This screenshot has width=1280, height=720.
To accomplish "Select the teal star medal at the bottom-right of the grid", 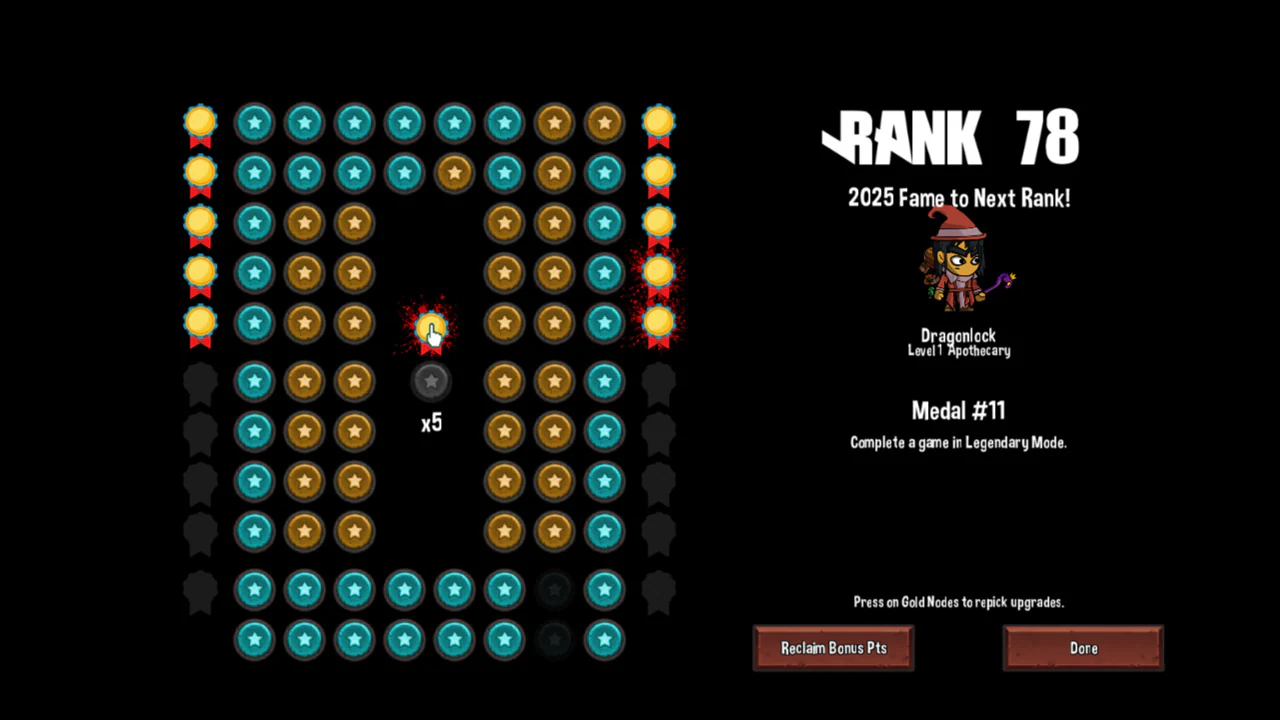I will 604,640.
